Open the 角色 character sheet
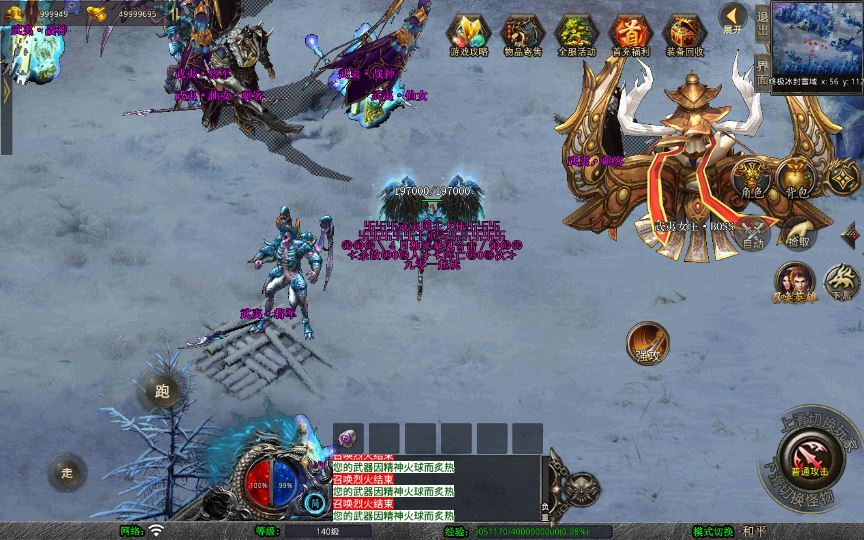The height and width of the screenshot is (540, 864). (x=751, y=178)
